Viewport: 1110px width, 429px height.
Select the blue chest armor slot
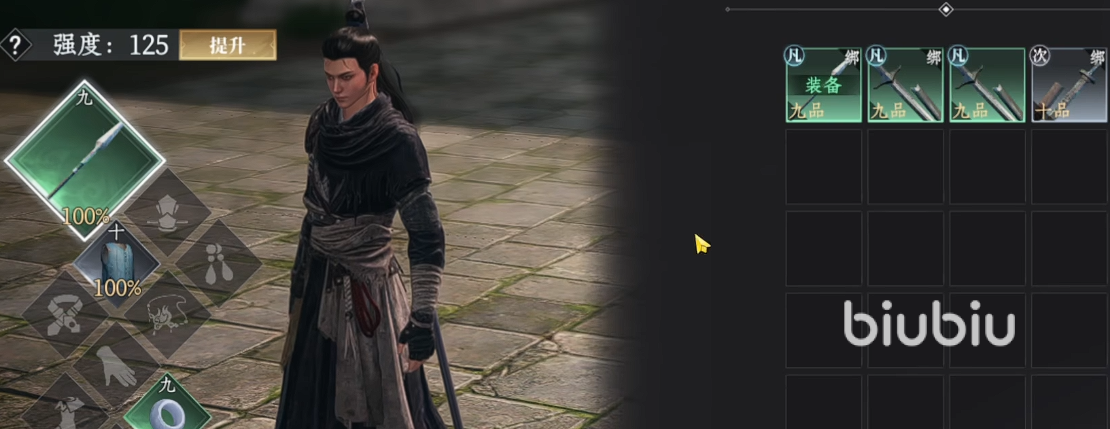[x=118, y=262]
